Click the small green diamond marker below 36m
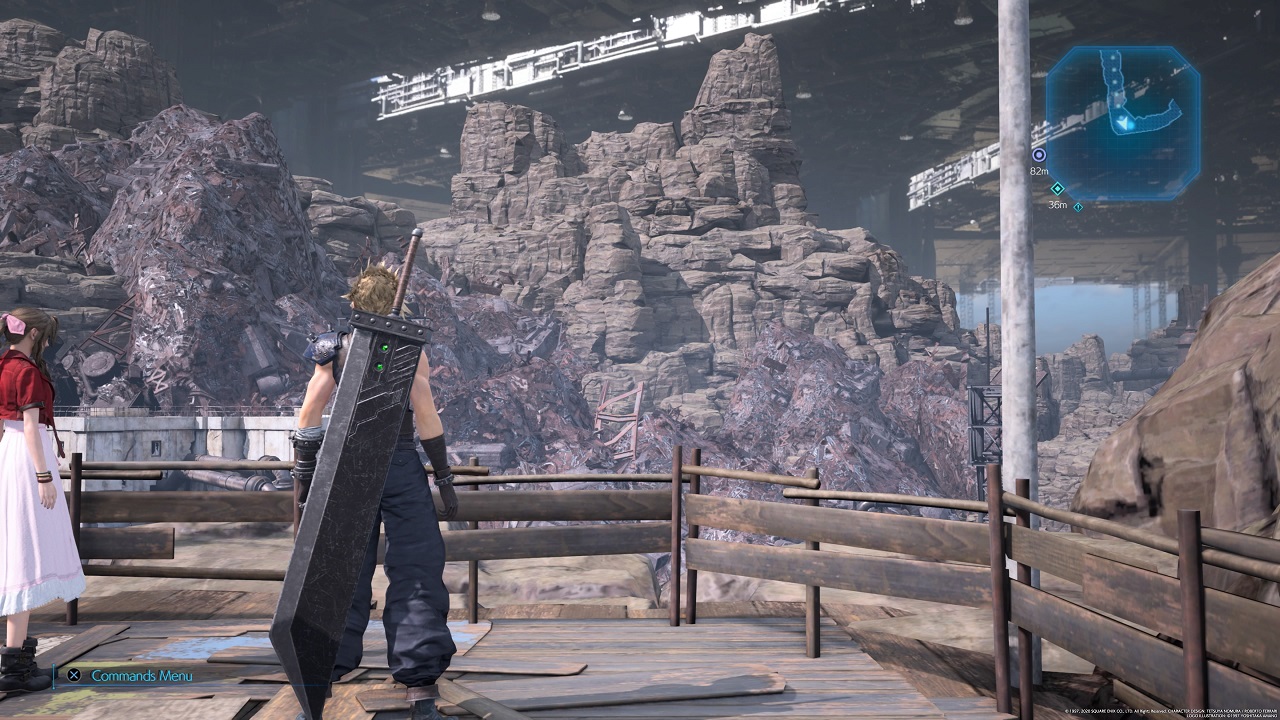Screen dimensions: 1280x720 pos(1077,206)
